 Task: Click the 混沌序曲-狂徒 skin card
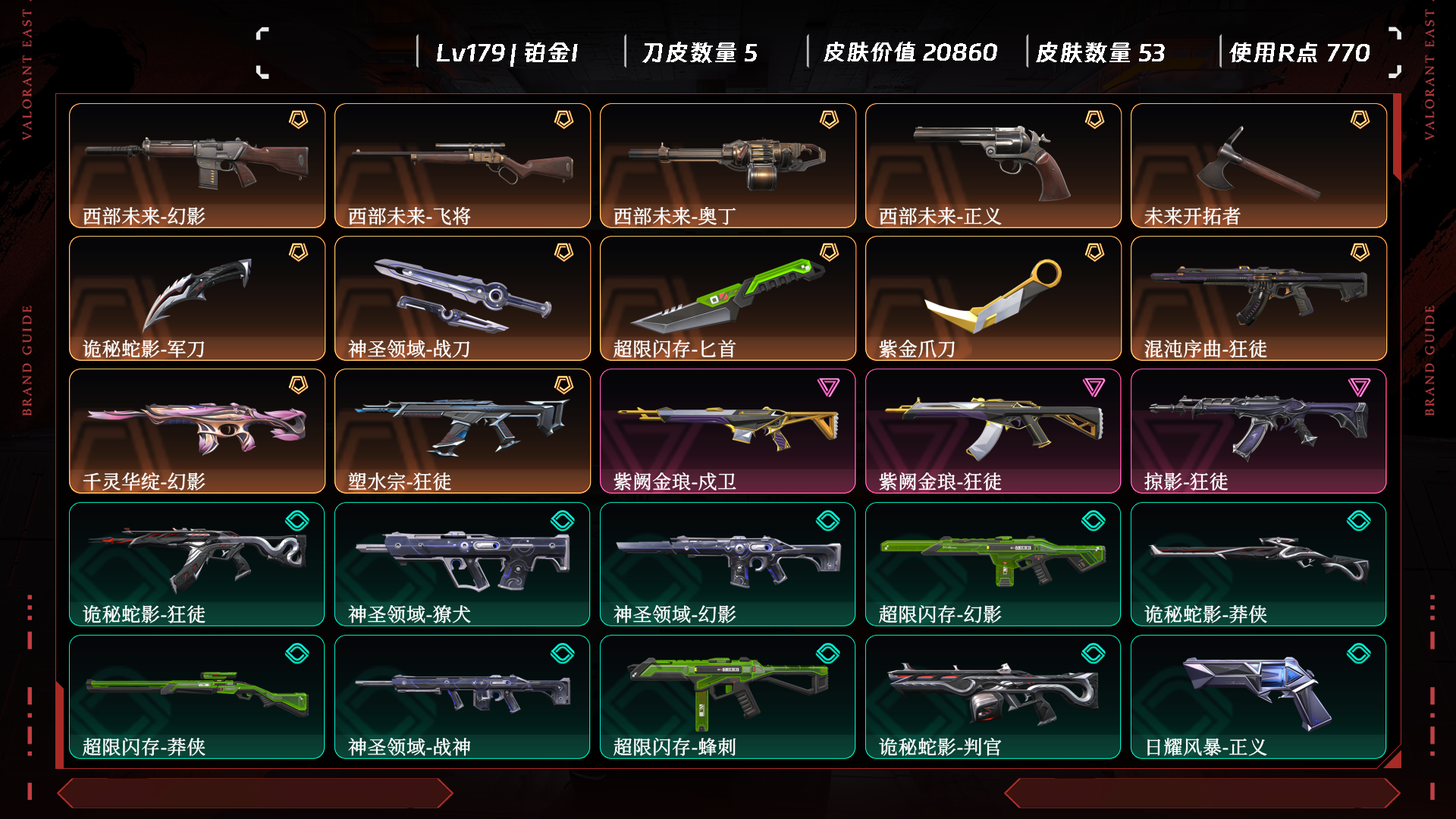point(1259,298)
